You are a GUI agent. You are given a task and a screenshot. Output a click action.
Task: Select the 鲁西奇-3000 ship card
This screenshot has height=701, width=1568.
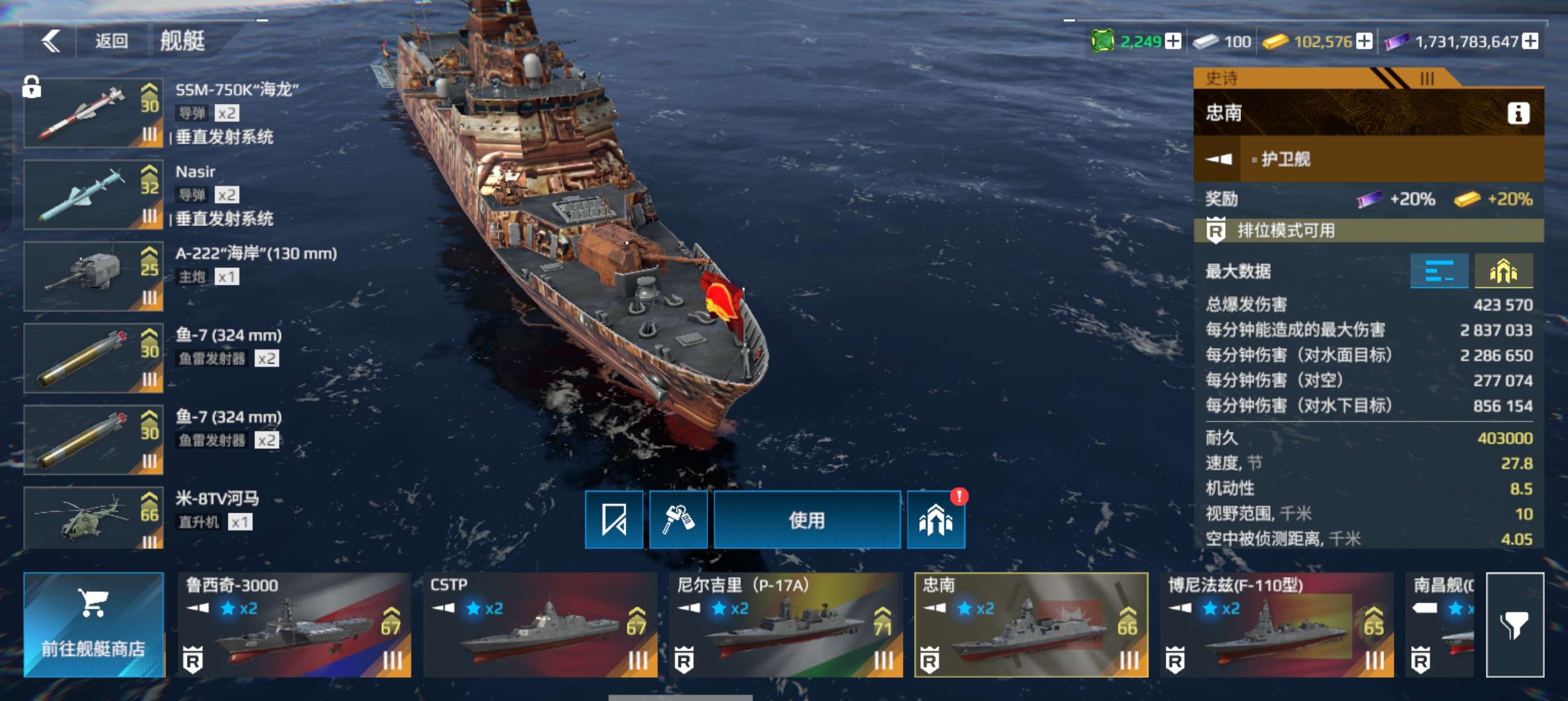pos(295,624)
